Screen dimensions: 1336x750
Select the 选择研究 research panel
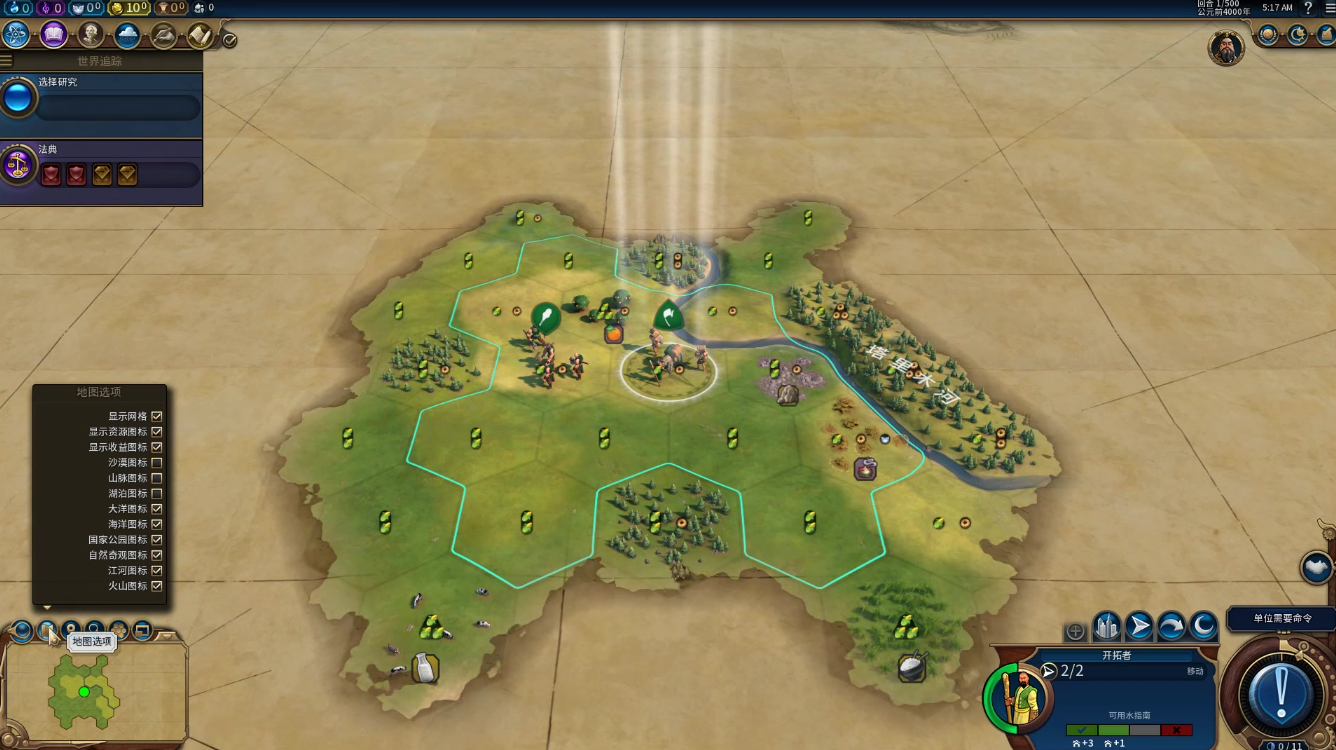click(101, 100)
